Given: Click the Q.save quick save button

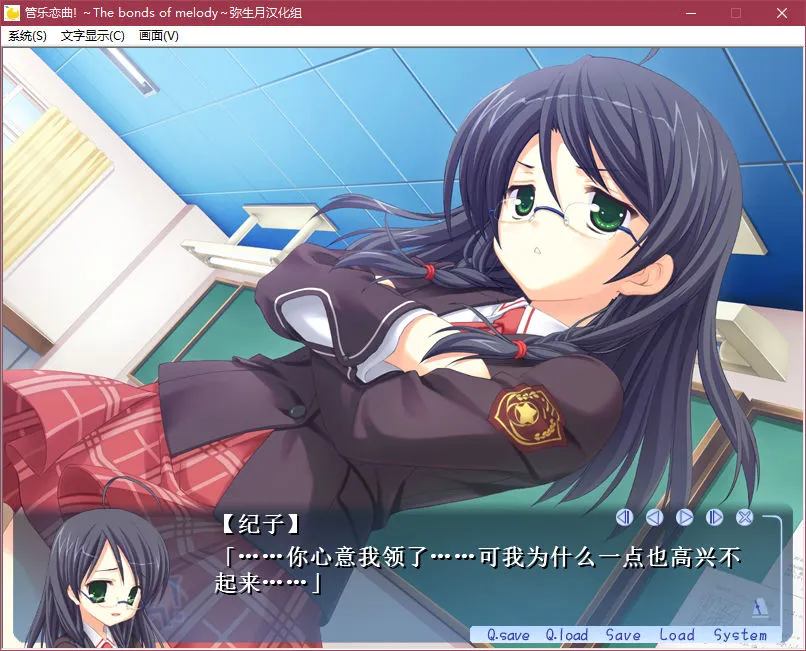Looking at the screenshot, I should [508, 635].
